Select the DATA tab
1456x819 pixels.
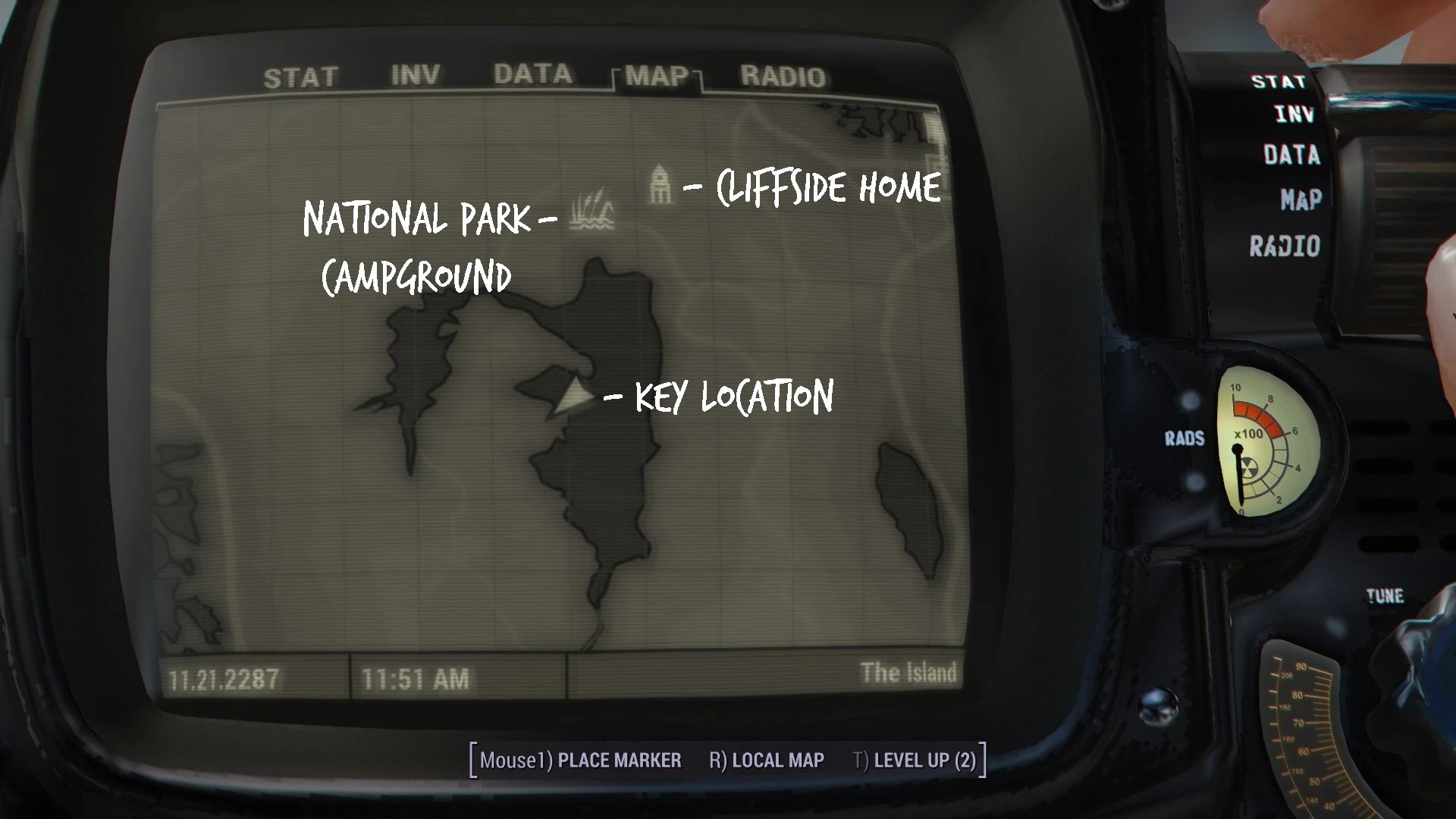tap(532, 74)
